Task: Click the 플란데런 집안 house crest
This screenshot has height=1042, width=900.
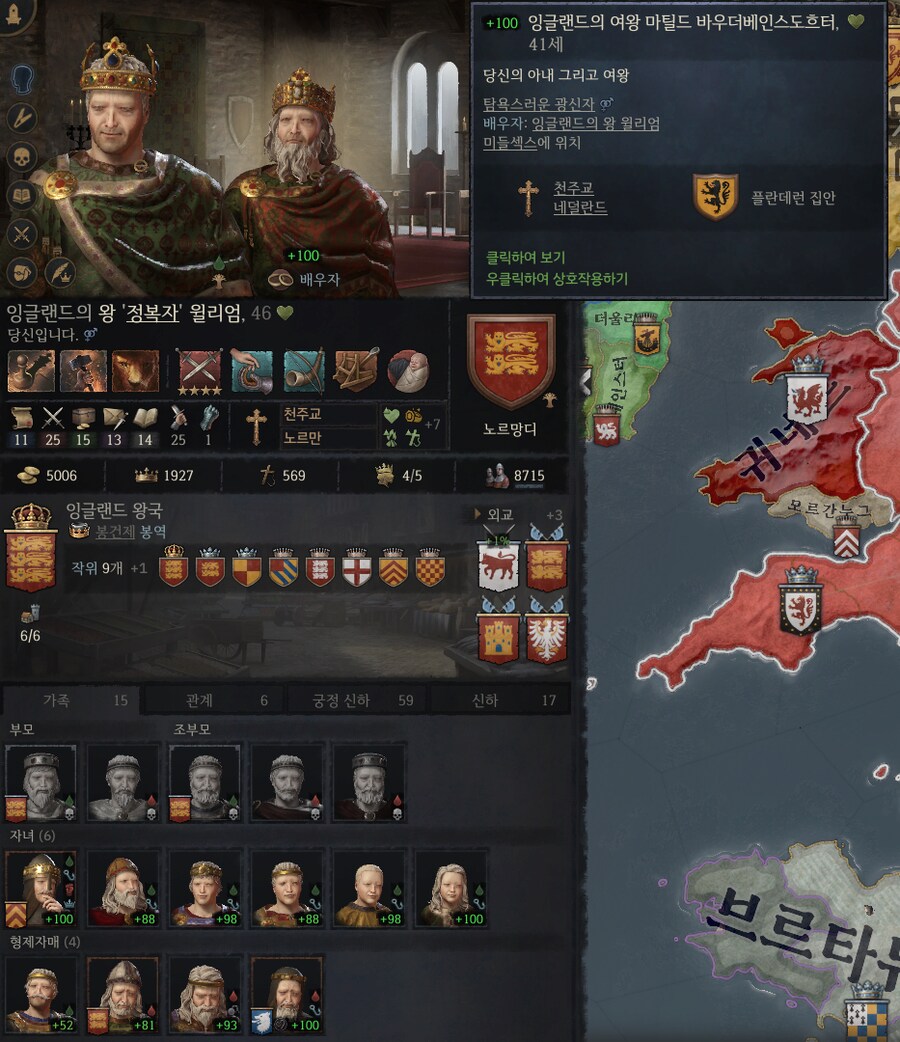Action: click(x=715, y=197)
